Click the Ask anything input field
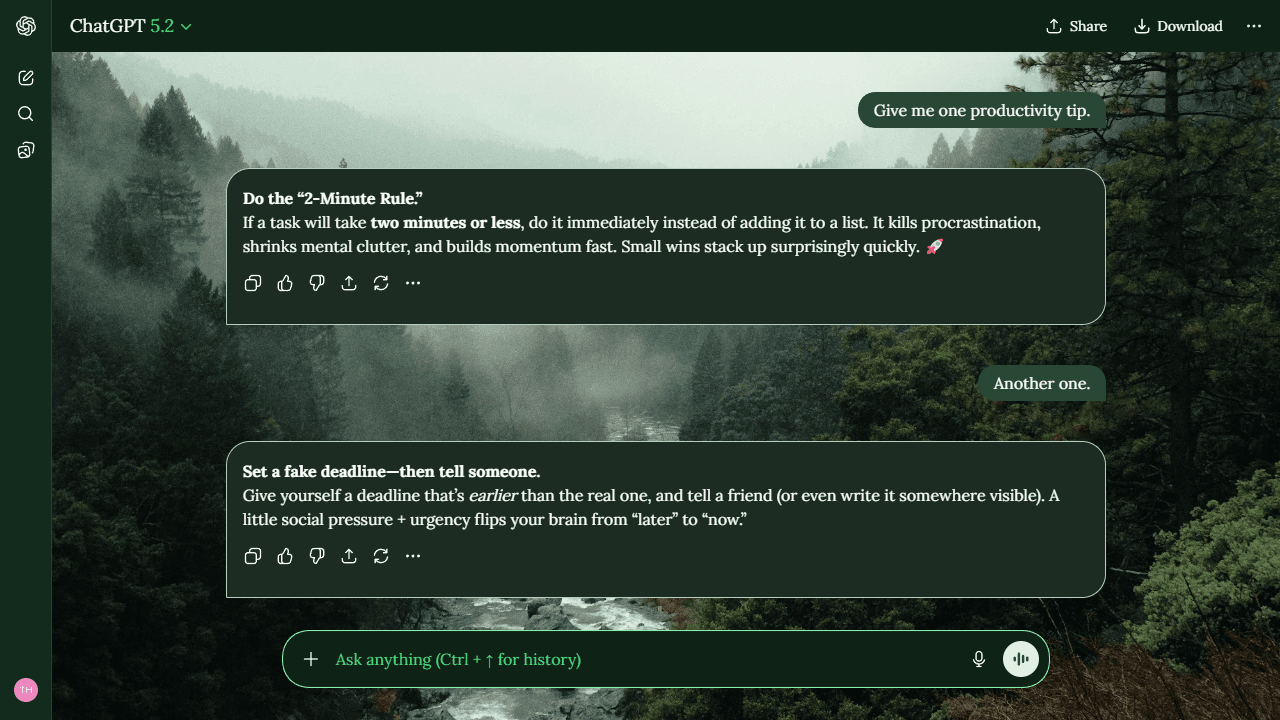This screenshot has height=720, width=1280. (x=600, y=659)
